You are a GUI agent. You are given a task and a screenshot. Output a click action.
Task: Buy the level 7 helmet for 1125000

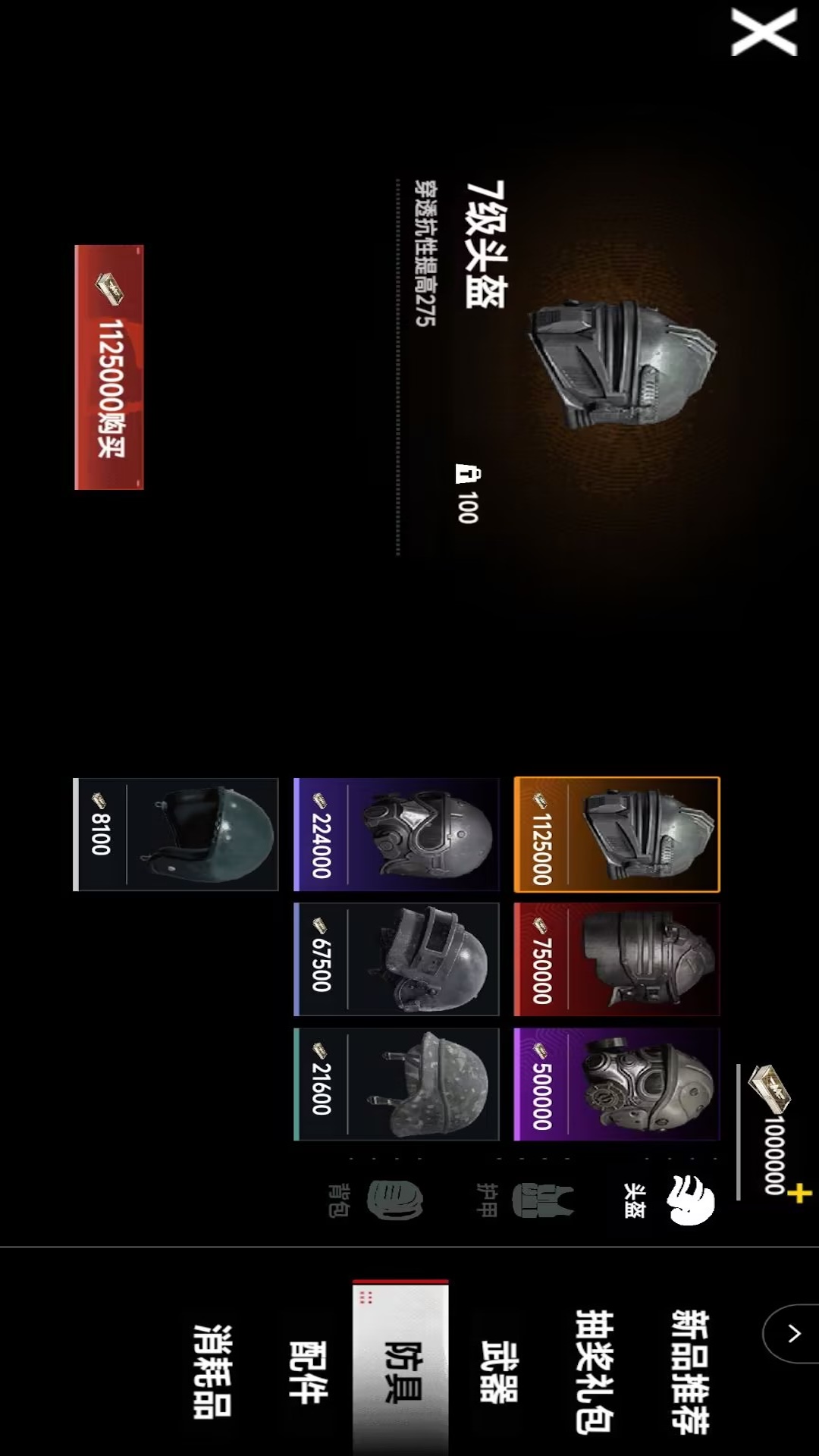pos(109,367)
